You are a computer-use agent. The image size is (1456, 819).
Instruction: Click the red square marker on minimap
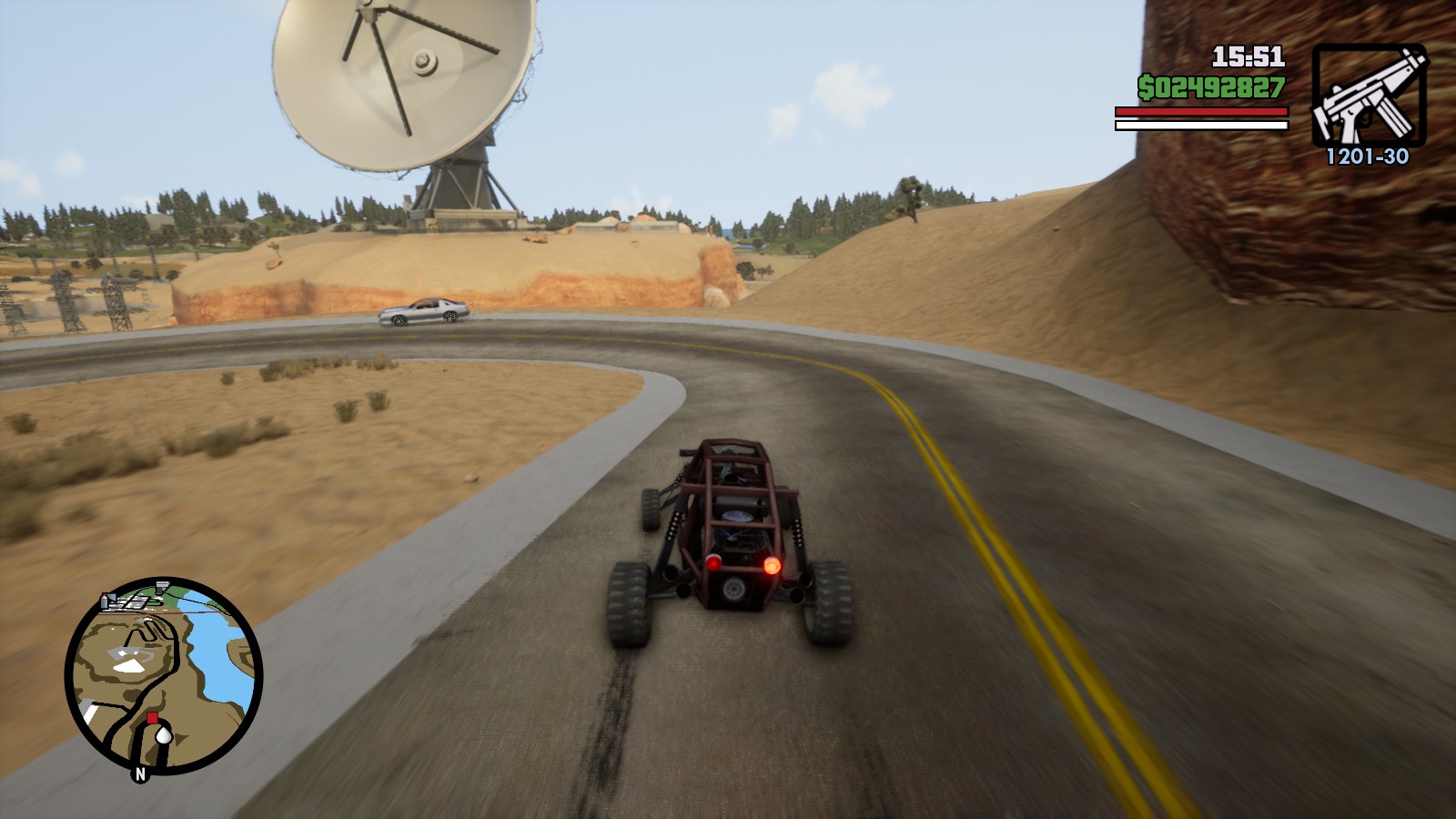(152, 718)
